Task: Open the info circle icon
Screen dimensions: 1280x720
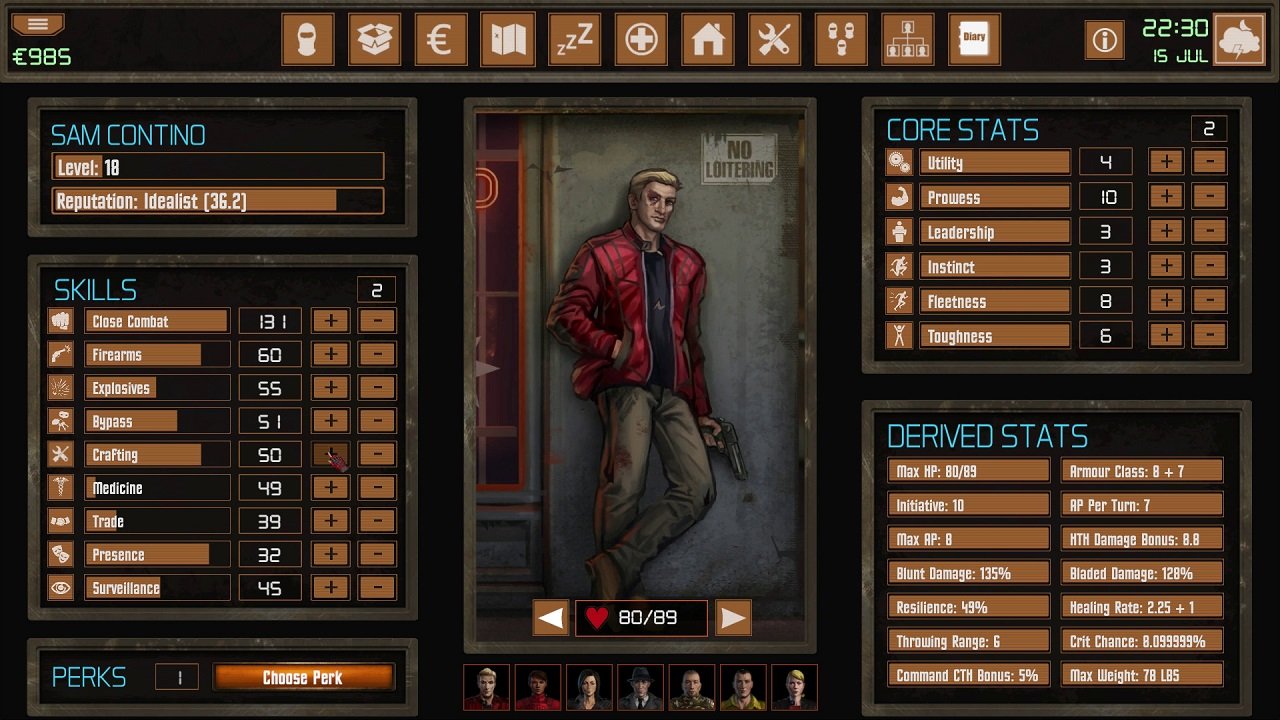Action: tap(1103, 39)
